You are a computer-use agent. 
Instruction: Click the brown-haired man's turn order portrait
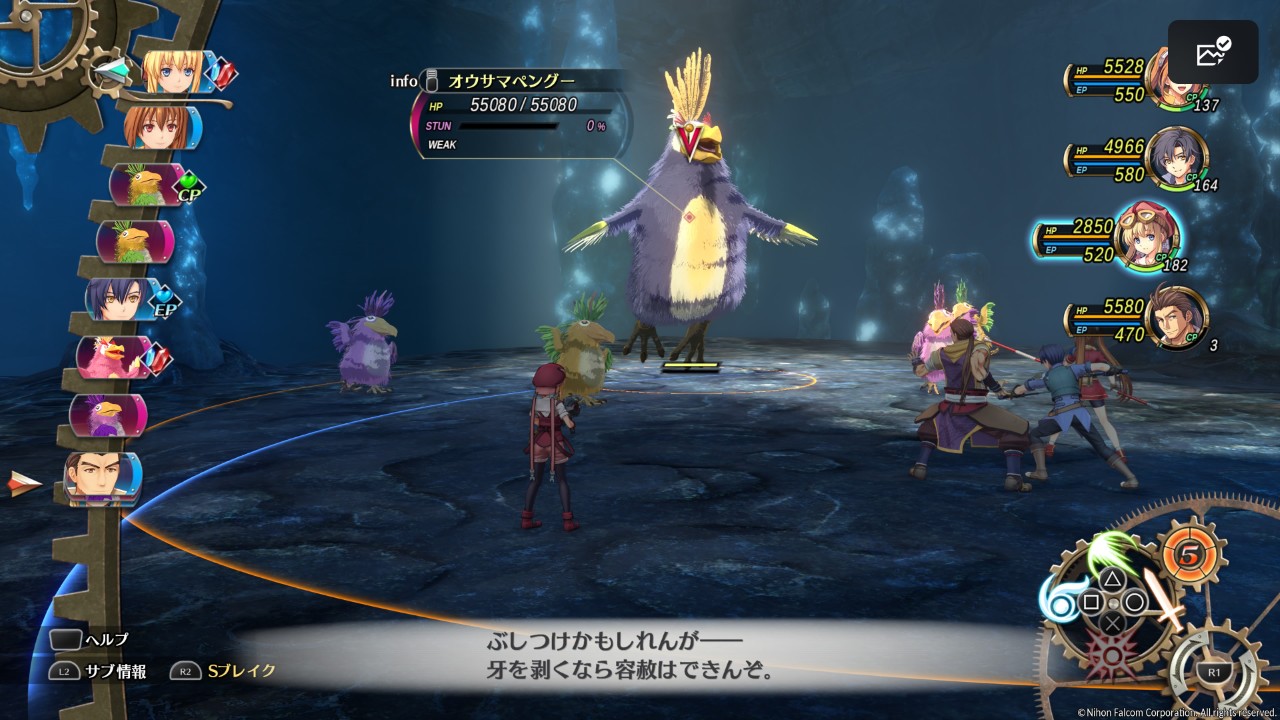[x=102, y=477]
